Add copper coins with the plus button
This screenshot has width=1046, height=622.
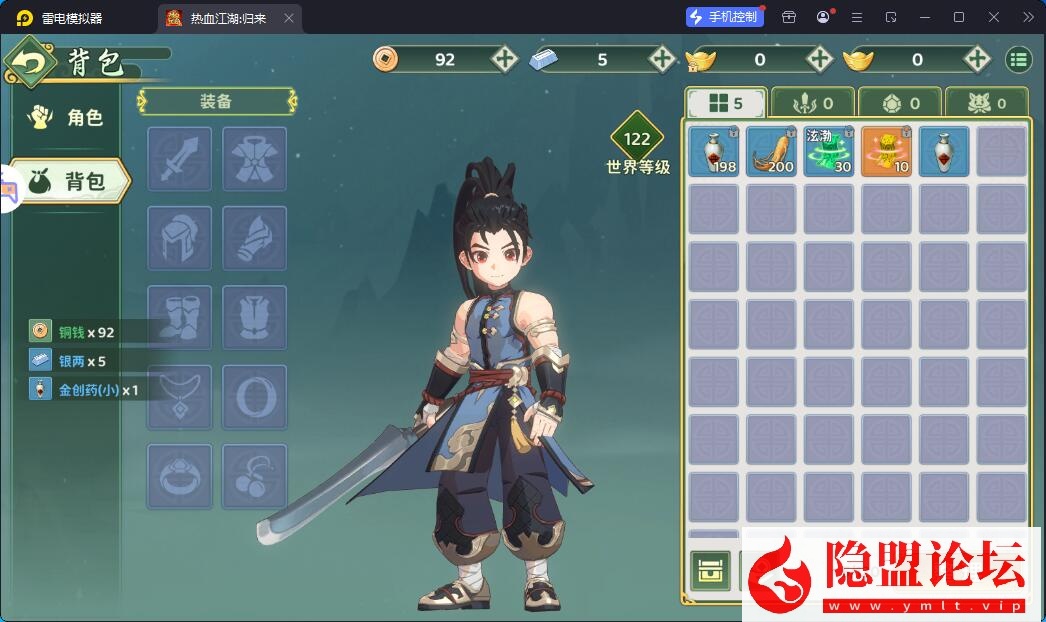coord(504,59)
